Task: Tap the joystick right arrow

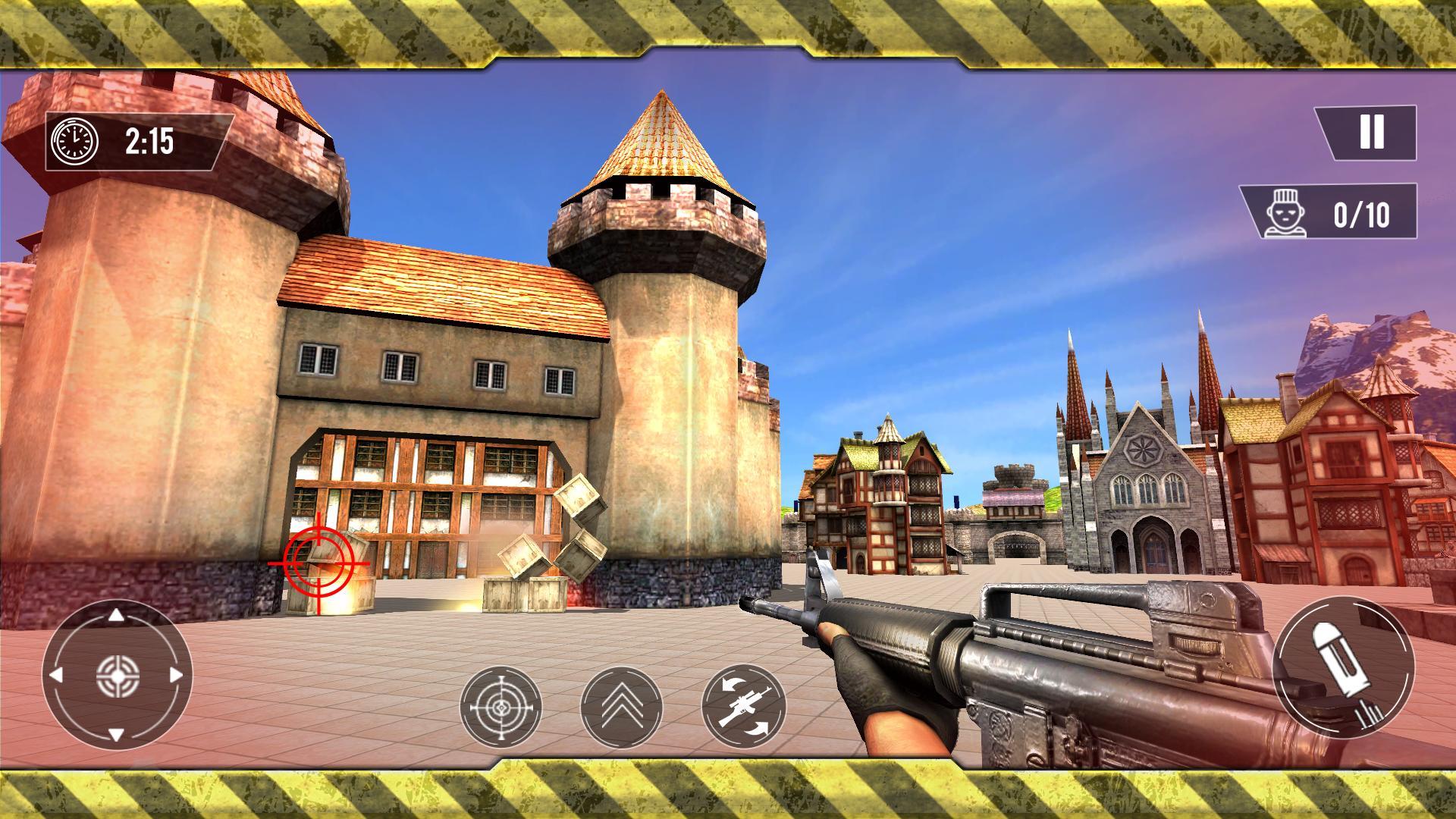Action: pyautogui.click(x=177, y=675)
